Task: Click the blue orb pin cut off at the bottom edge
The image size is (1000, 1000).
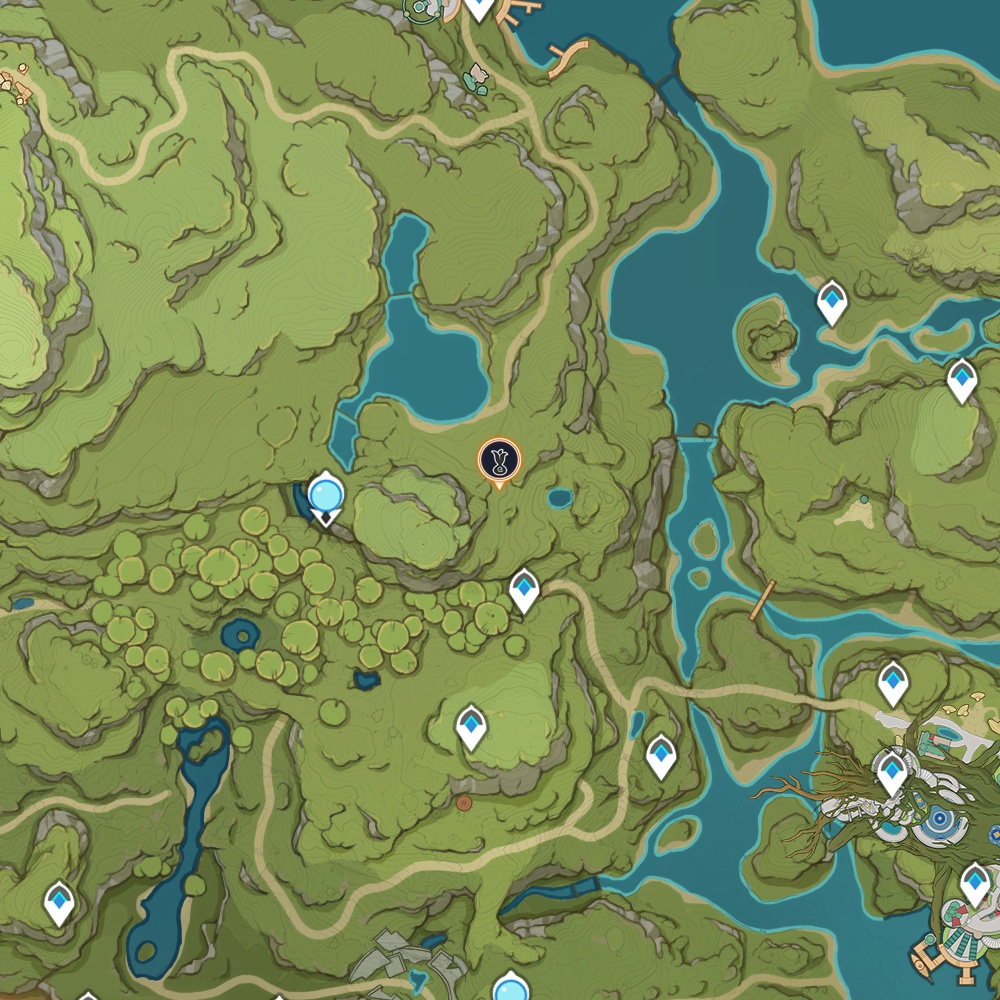Action: (x=510, y=987)
